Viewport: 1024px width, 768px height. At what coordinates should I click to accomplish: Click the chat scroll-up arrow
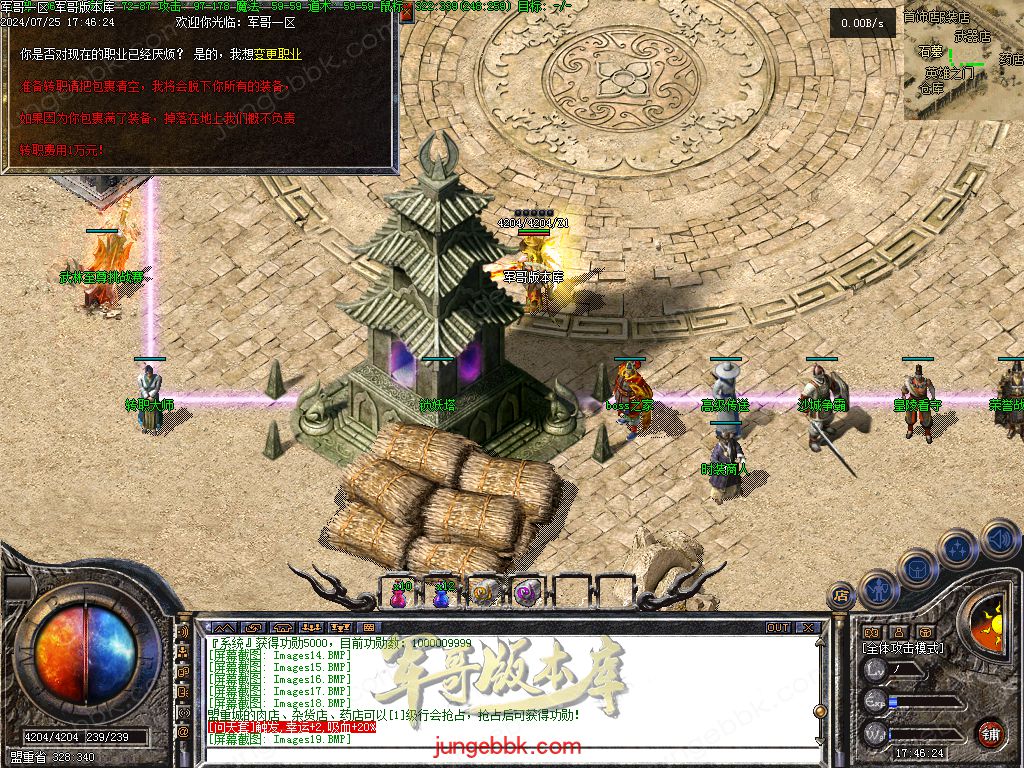(x=820, y=642)
